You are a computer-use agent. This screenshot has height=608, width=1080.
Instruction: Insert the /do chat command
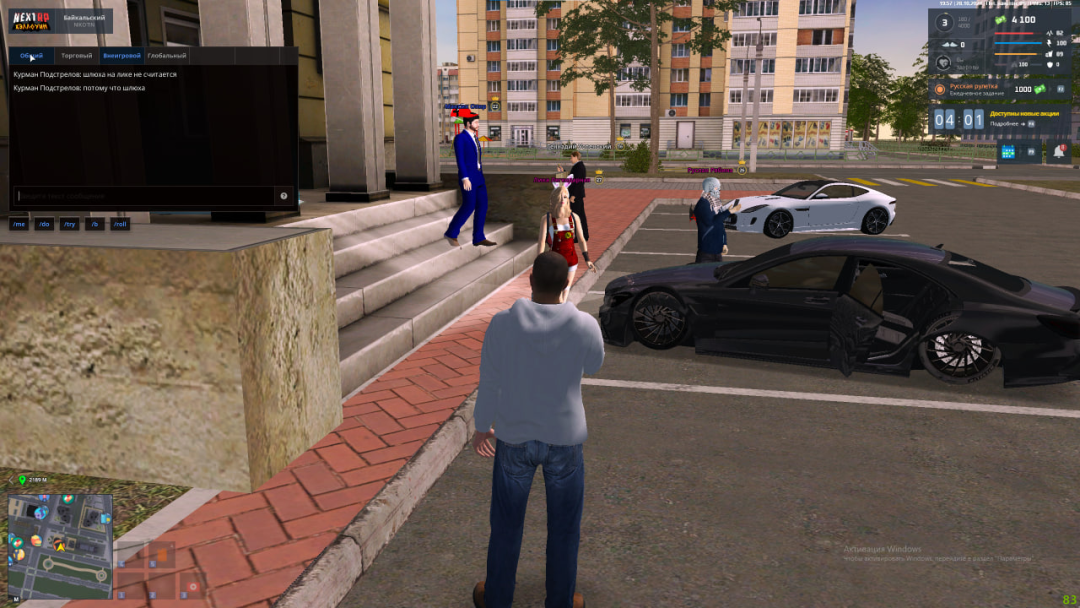click(x=44, y=224)
